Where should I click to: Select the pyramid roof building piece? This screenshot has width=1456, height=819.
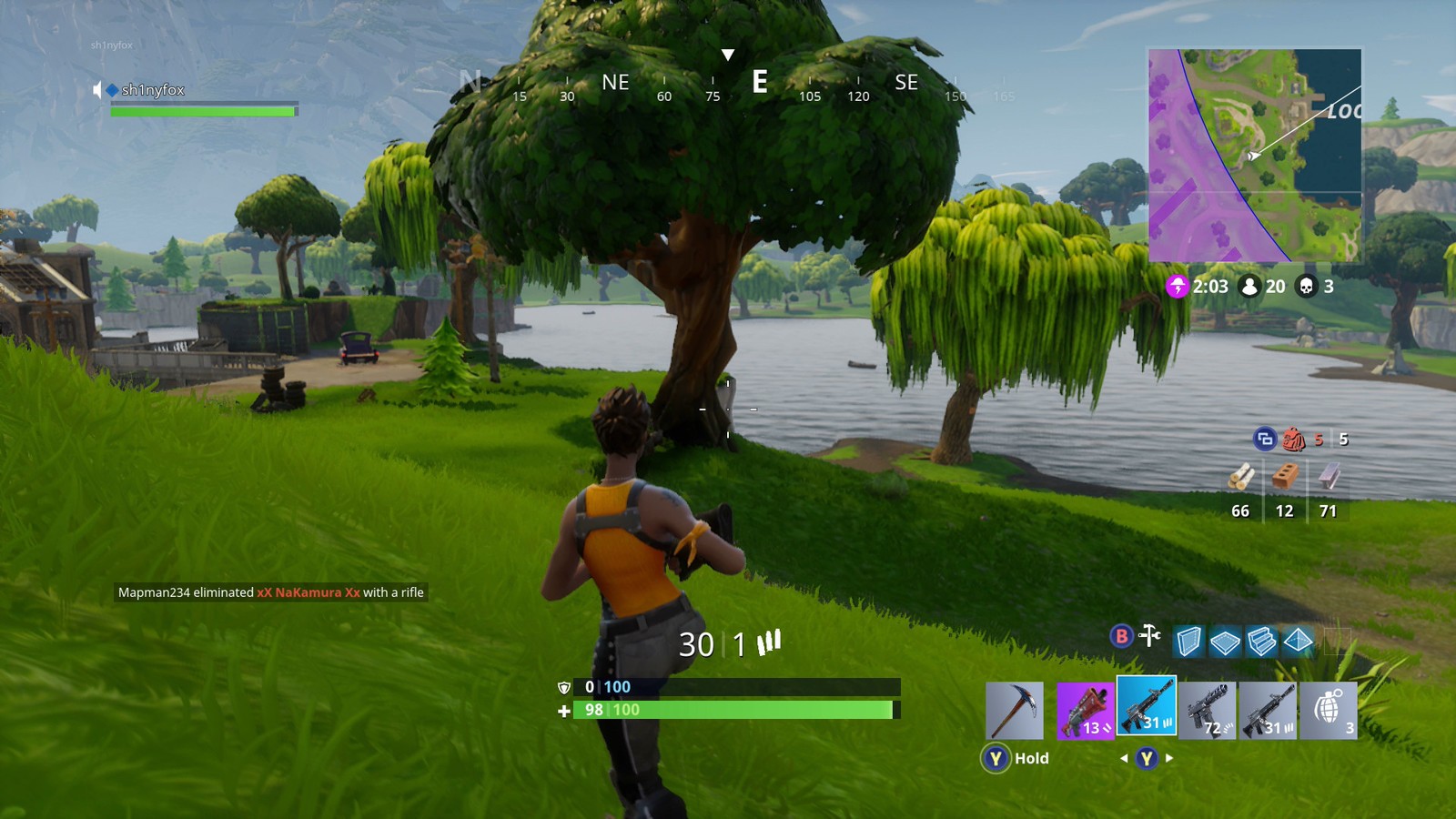click(1298, 642)
